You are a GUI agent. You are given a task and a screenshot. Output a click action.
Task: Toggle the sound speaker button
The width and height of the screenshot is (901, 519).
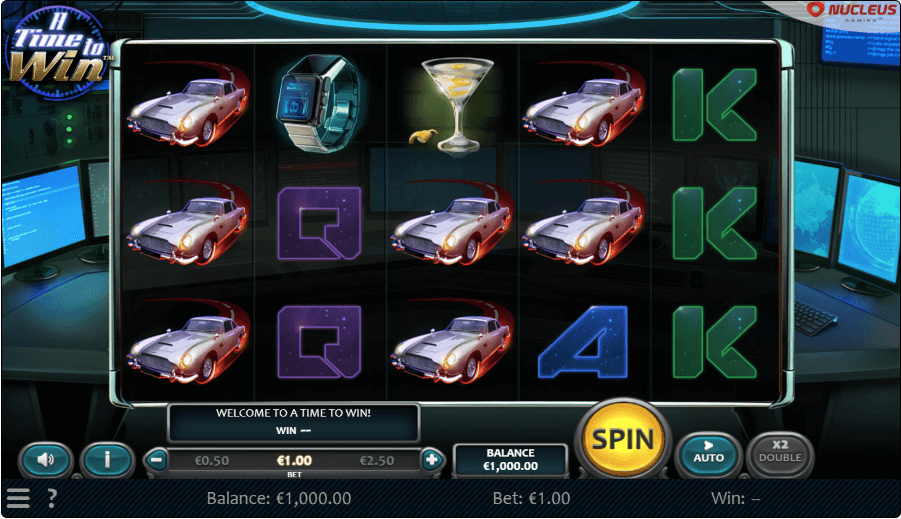tap(45, 460)
